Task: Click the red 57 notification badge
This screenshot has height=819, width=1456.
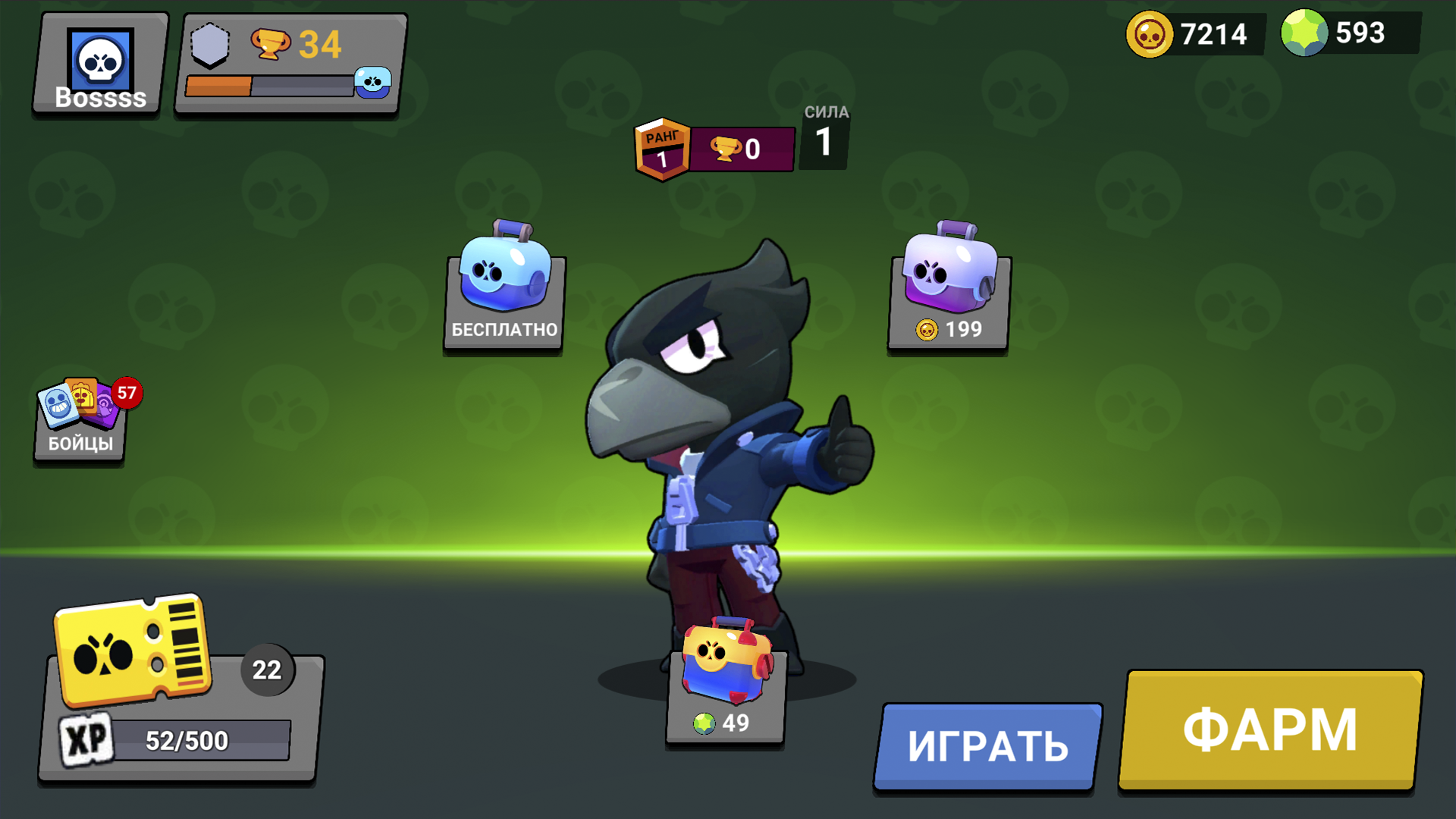Action: tap(127, 392)
